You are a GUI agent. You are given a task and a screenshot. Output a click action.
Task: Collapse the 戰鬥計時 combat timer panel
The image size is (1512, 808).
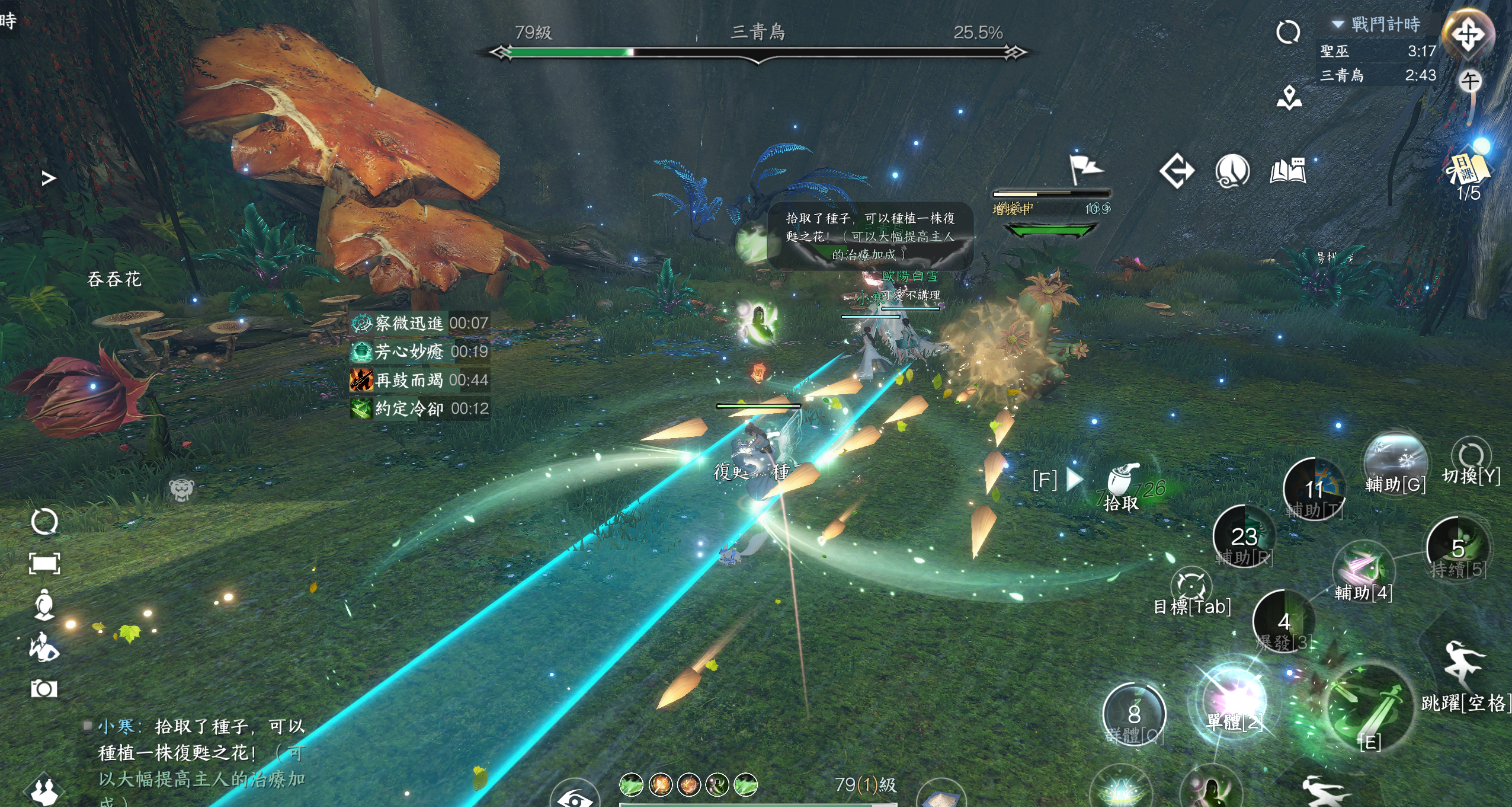(1337, 24)
